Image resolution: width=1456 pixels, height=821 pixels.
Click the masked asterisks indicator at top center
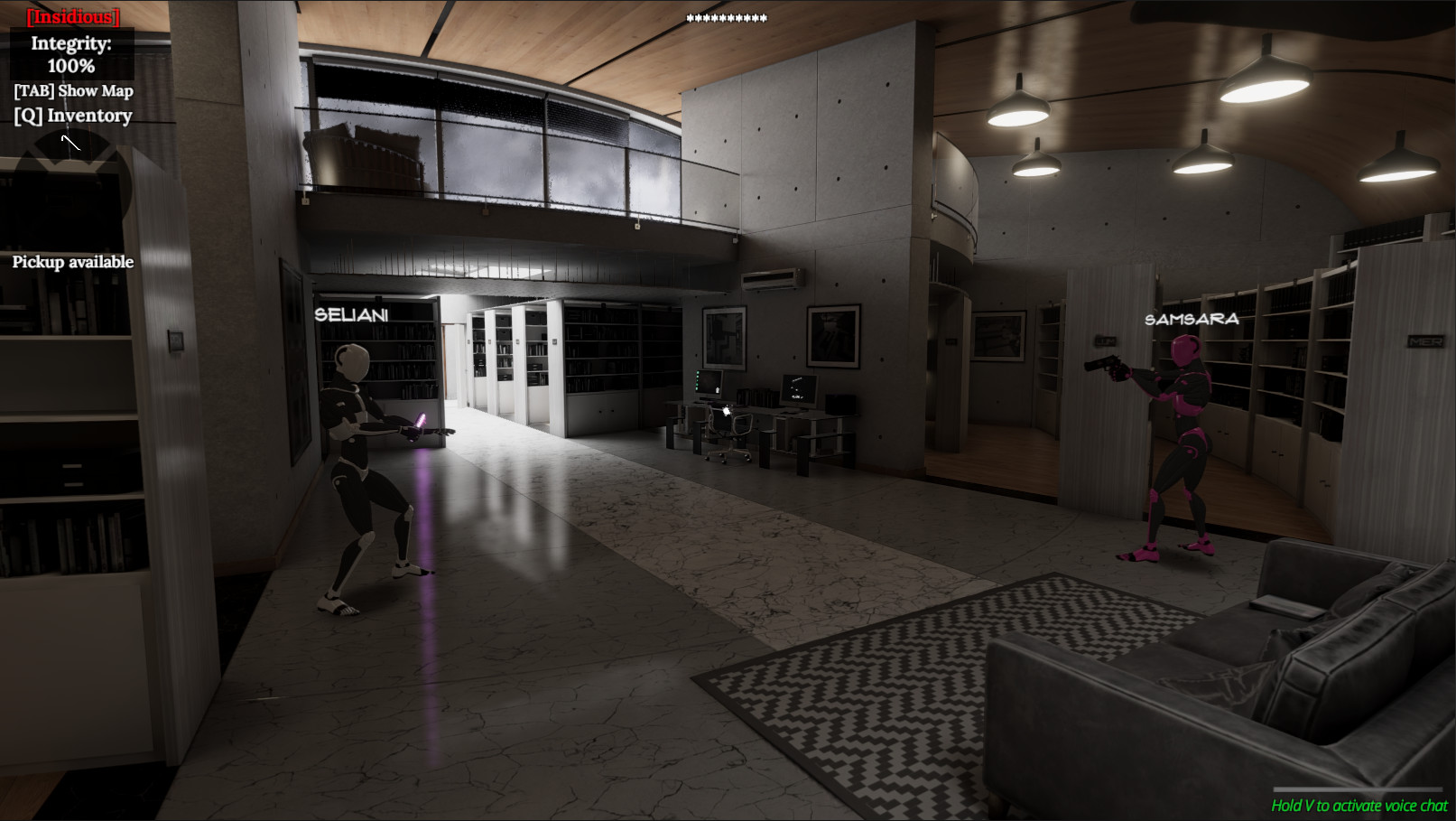pyautogui.click(x=727, y=18)
